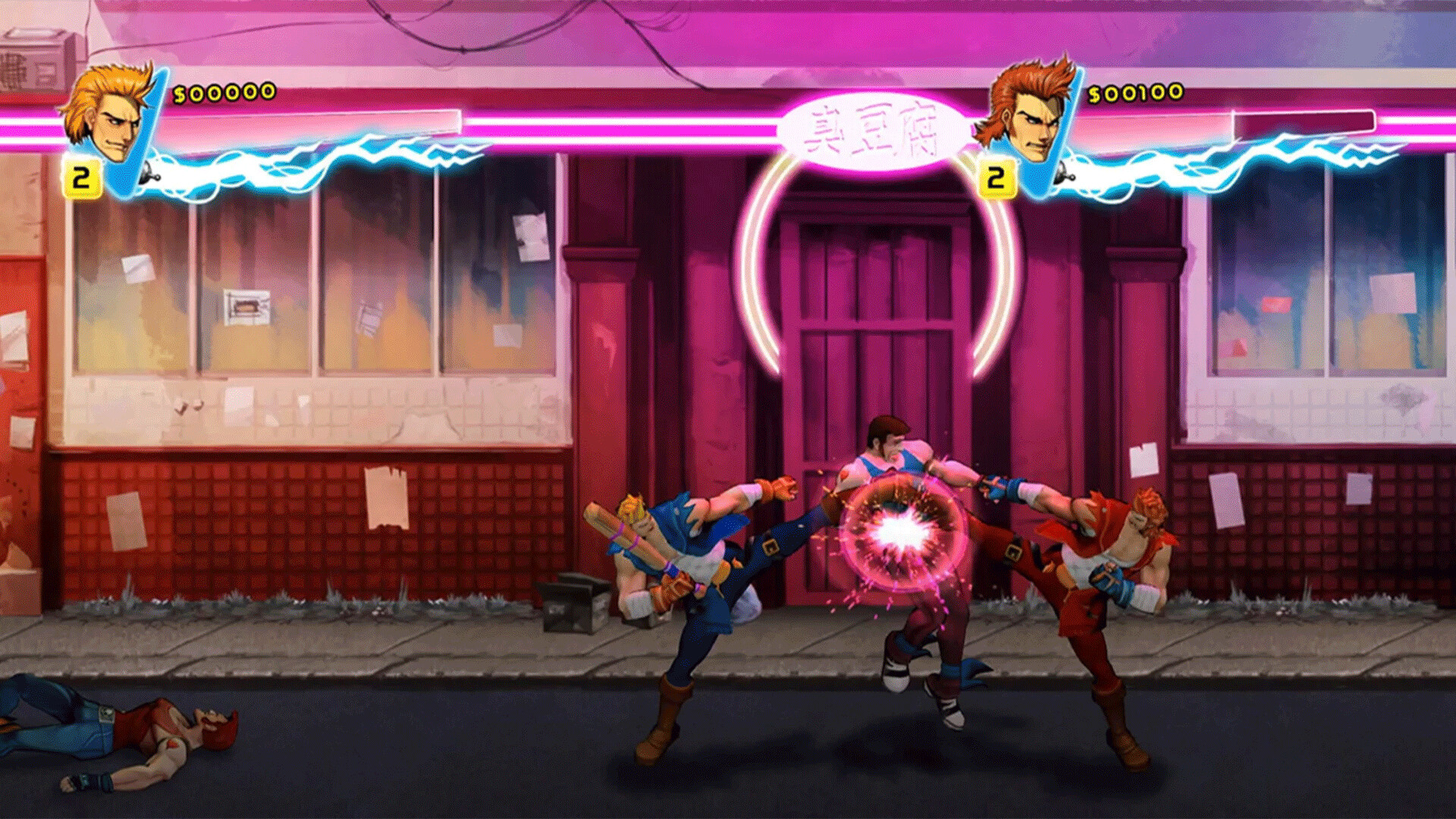Image resolution: width=1456 pixels, height=819 pixels.
Task: Click the mixtape icon on Billy's health bar
Action: [150, 171]
